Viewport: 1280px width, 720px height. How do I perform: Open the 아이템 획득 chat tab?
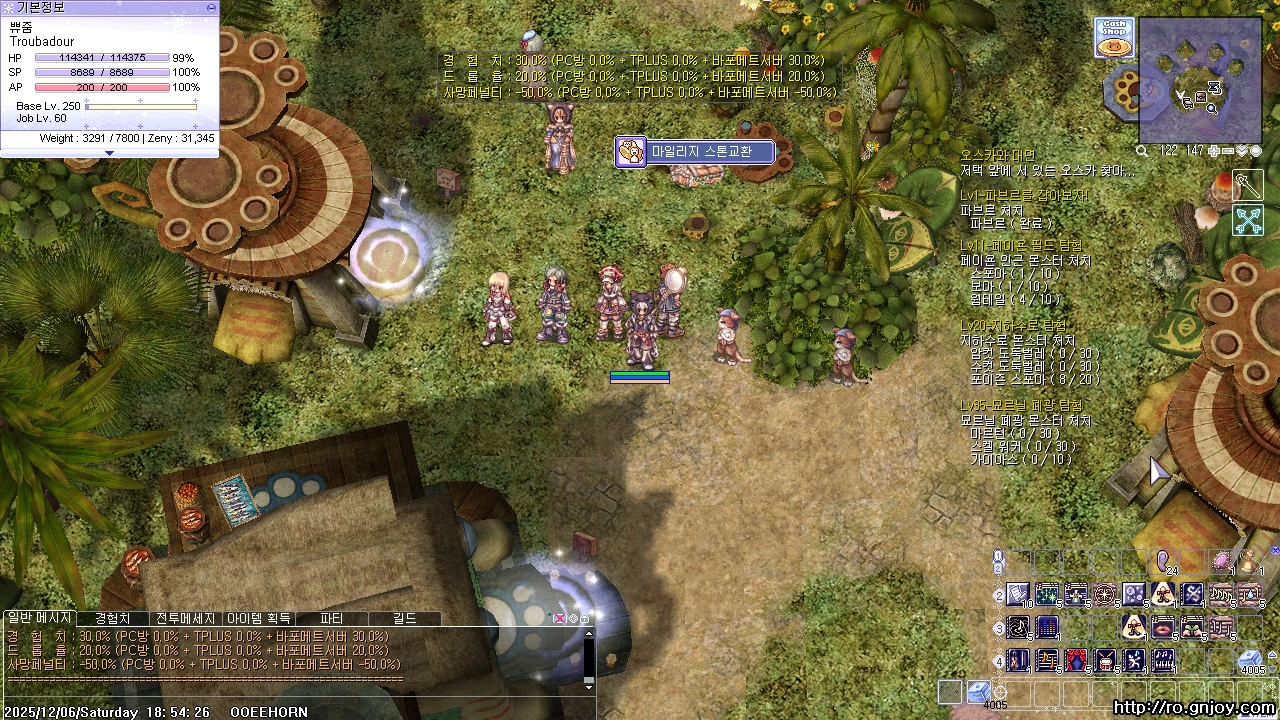(258, 619)
